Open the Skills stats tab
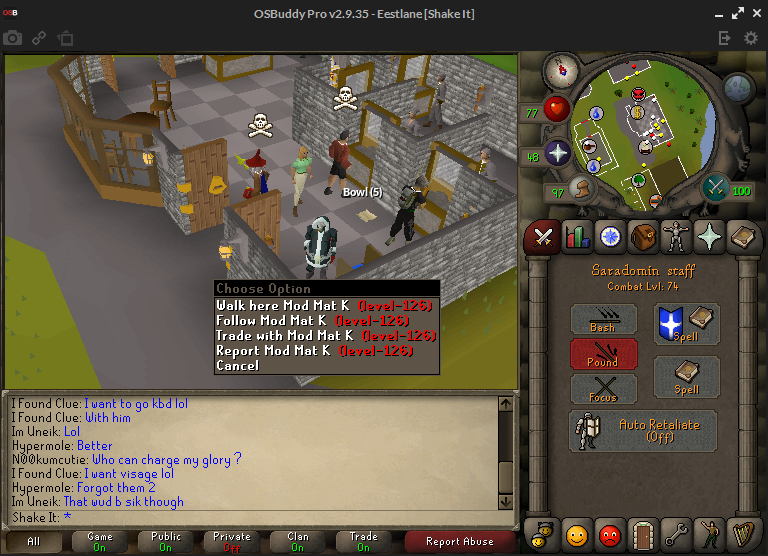Screen dimensions: 768x556 coord(577,237)
